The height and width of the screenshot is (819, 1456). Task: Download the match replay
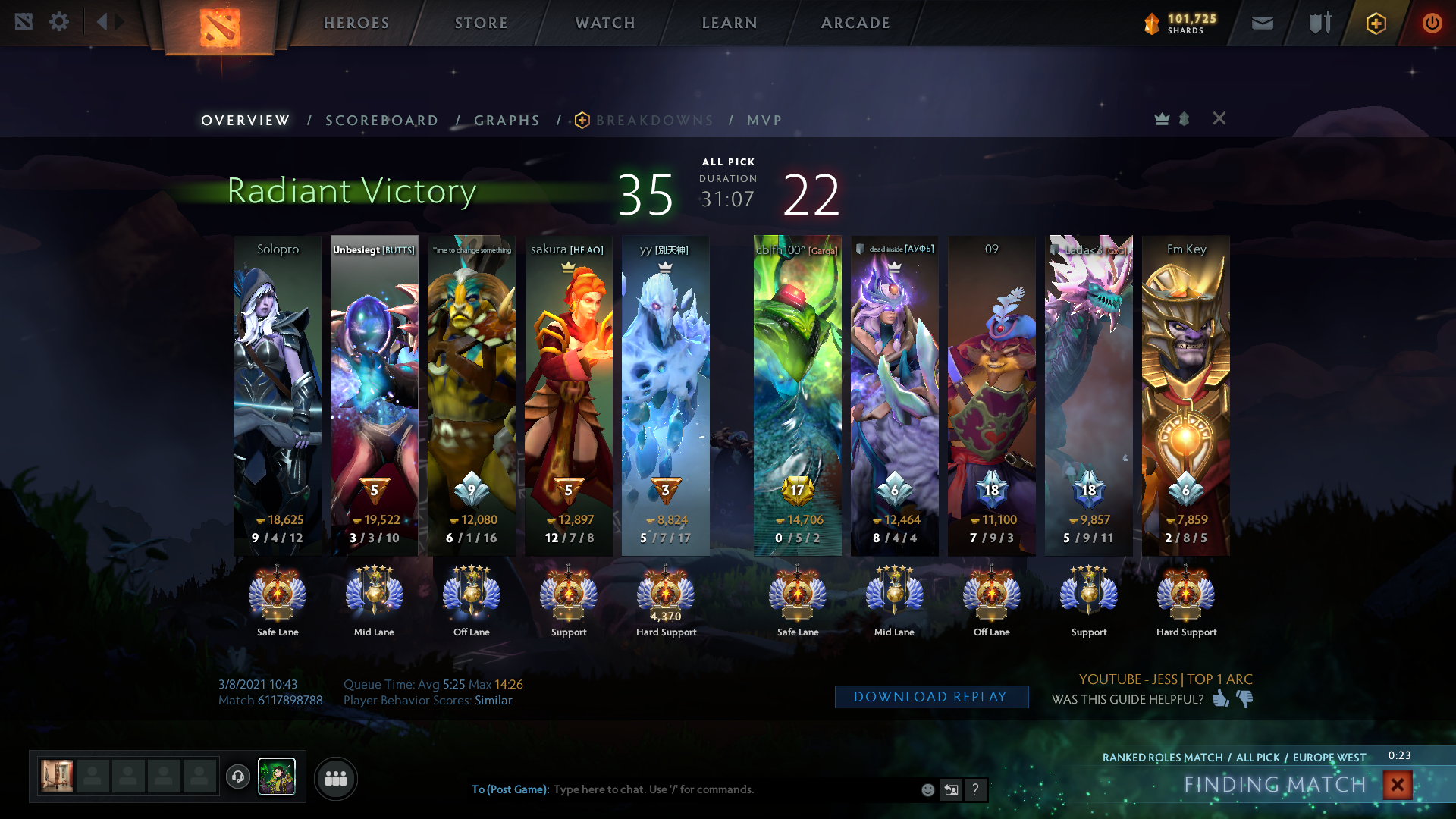[x=931, y=697]
